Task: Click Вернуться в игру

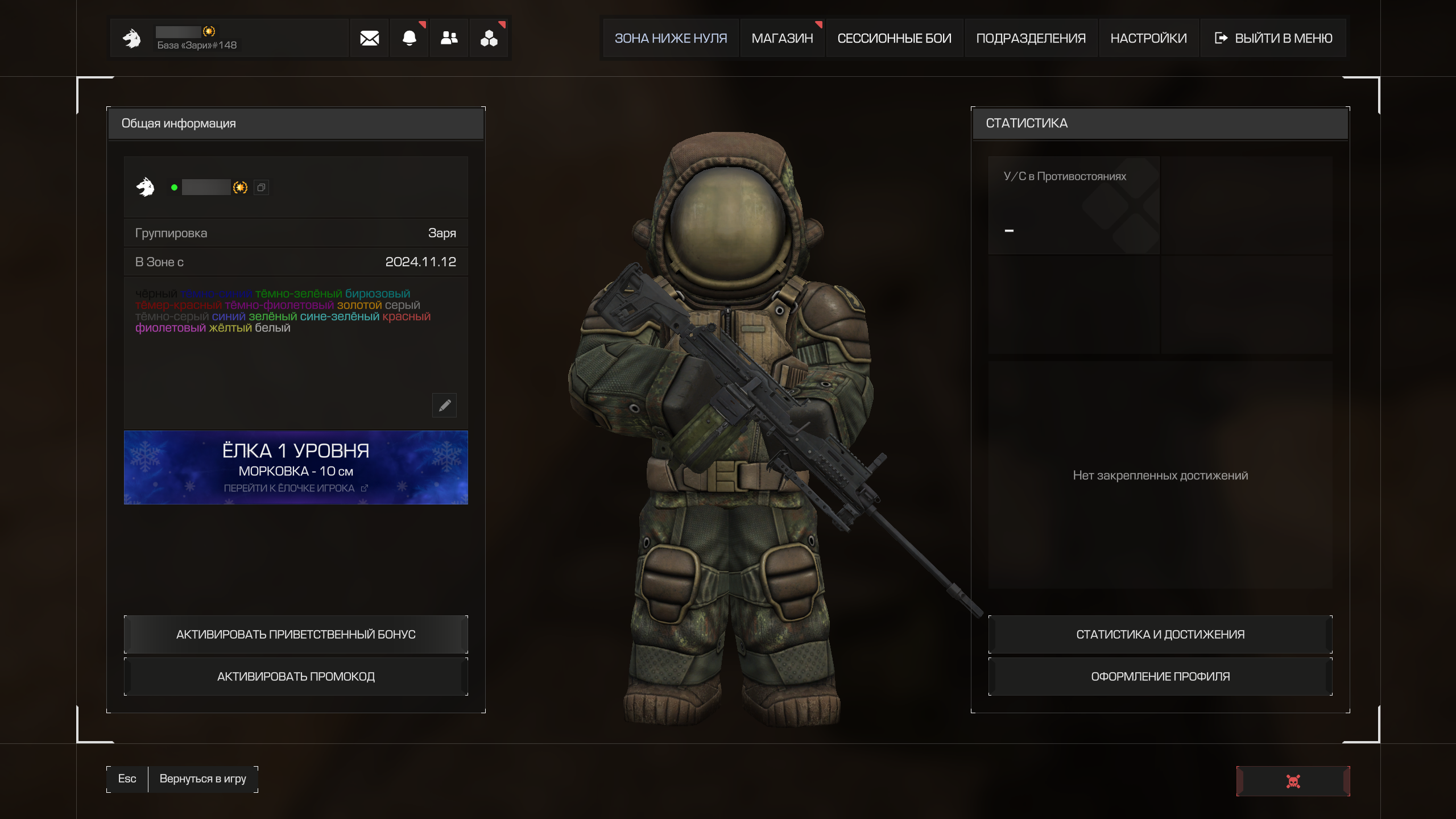Action: click(202, 779)
